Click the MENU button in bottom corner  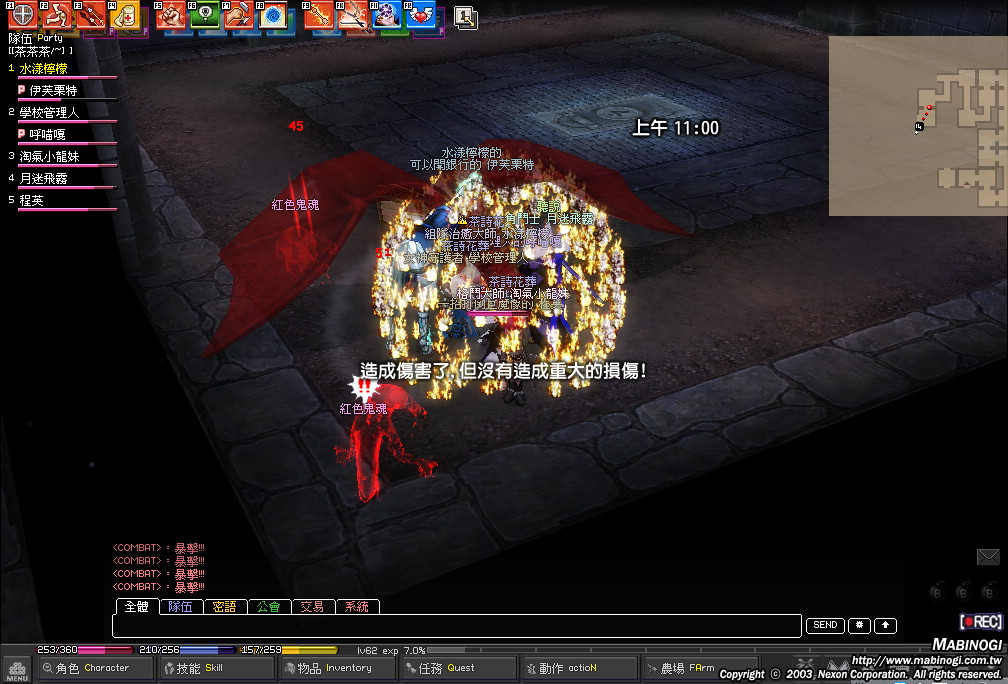17,669
